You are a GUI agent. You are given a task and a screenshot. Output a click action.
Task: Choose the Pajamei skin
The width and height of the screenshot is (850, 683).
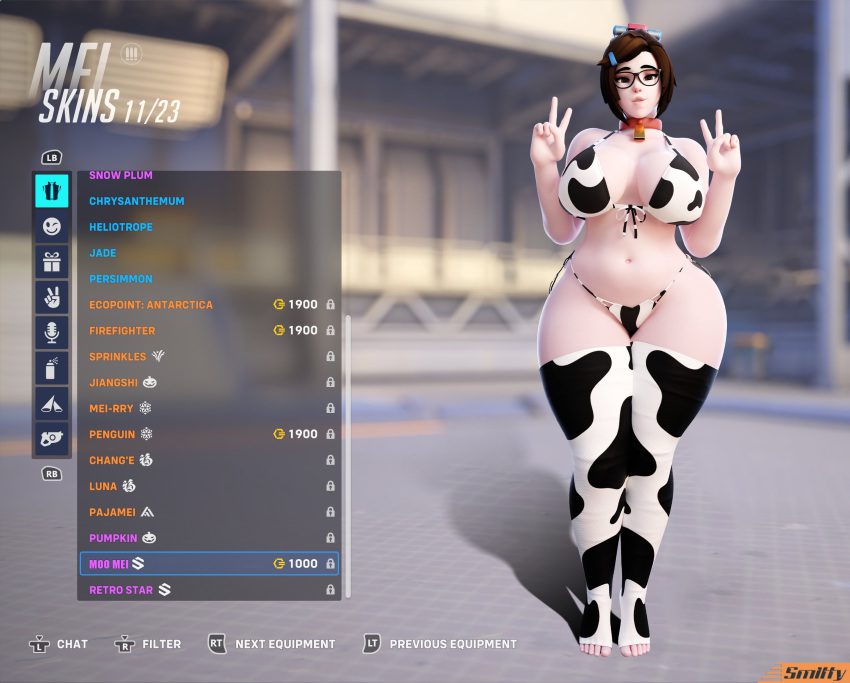[114, 511]
